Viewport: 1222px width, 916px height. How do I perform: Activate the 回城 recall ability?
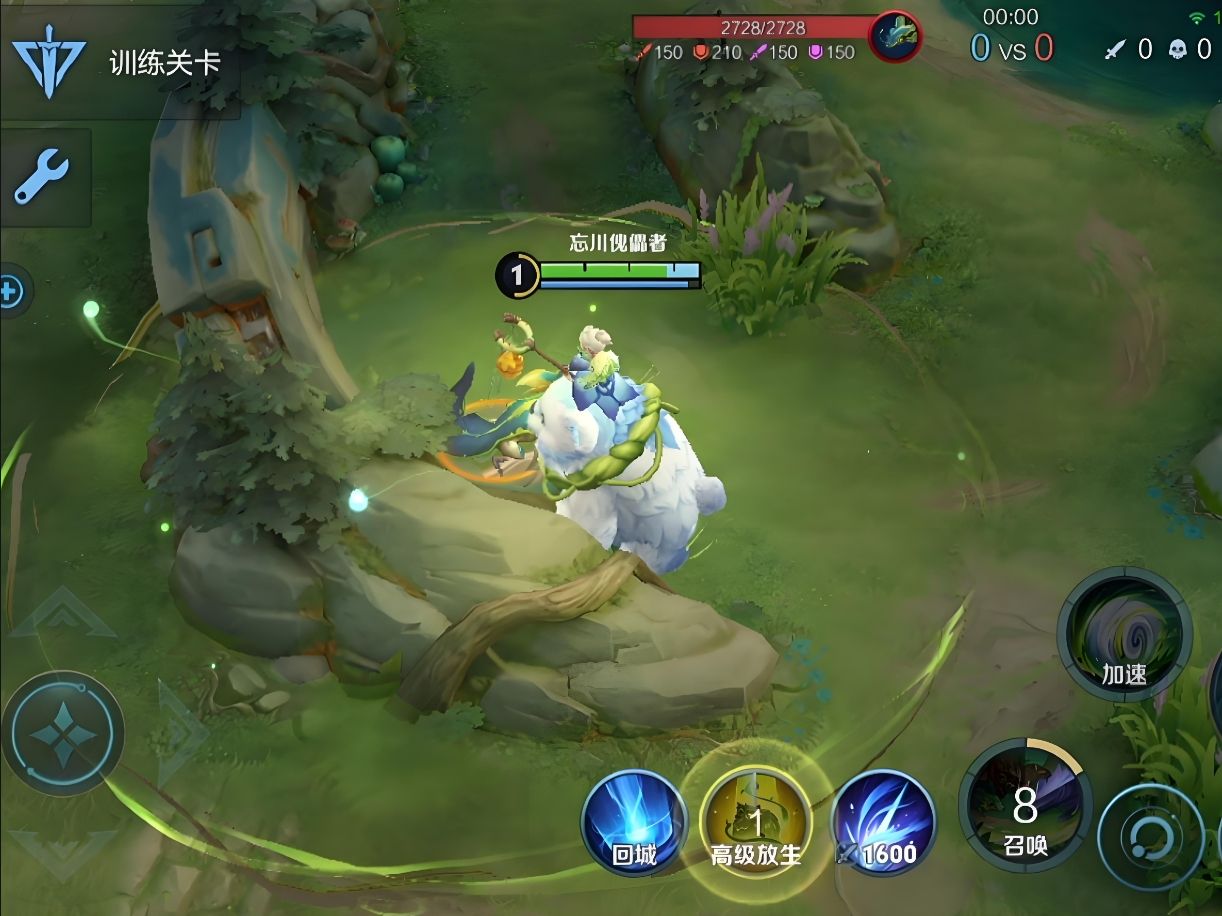pyautogui.click(x=634, y=821)
